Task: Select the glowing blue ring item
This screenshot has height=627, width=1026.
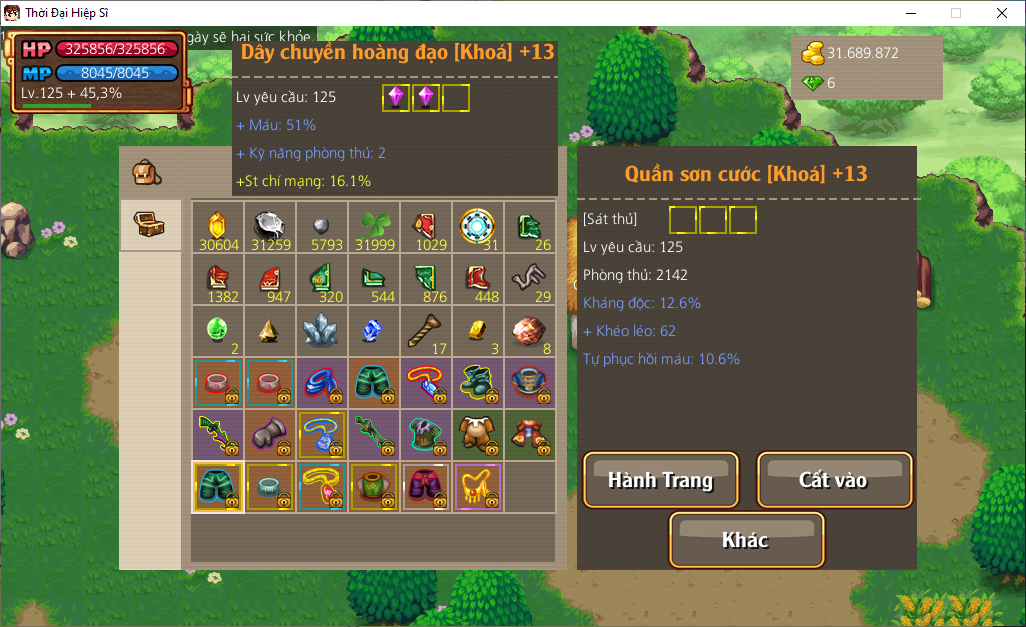Action: 477,227
